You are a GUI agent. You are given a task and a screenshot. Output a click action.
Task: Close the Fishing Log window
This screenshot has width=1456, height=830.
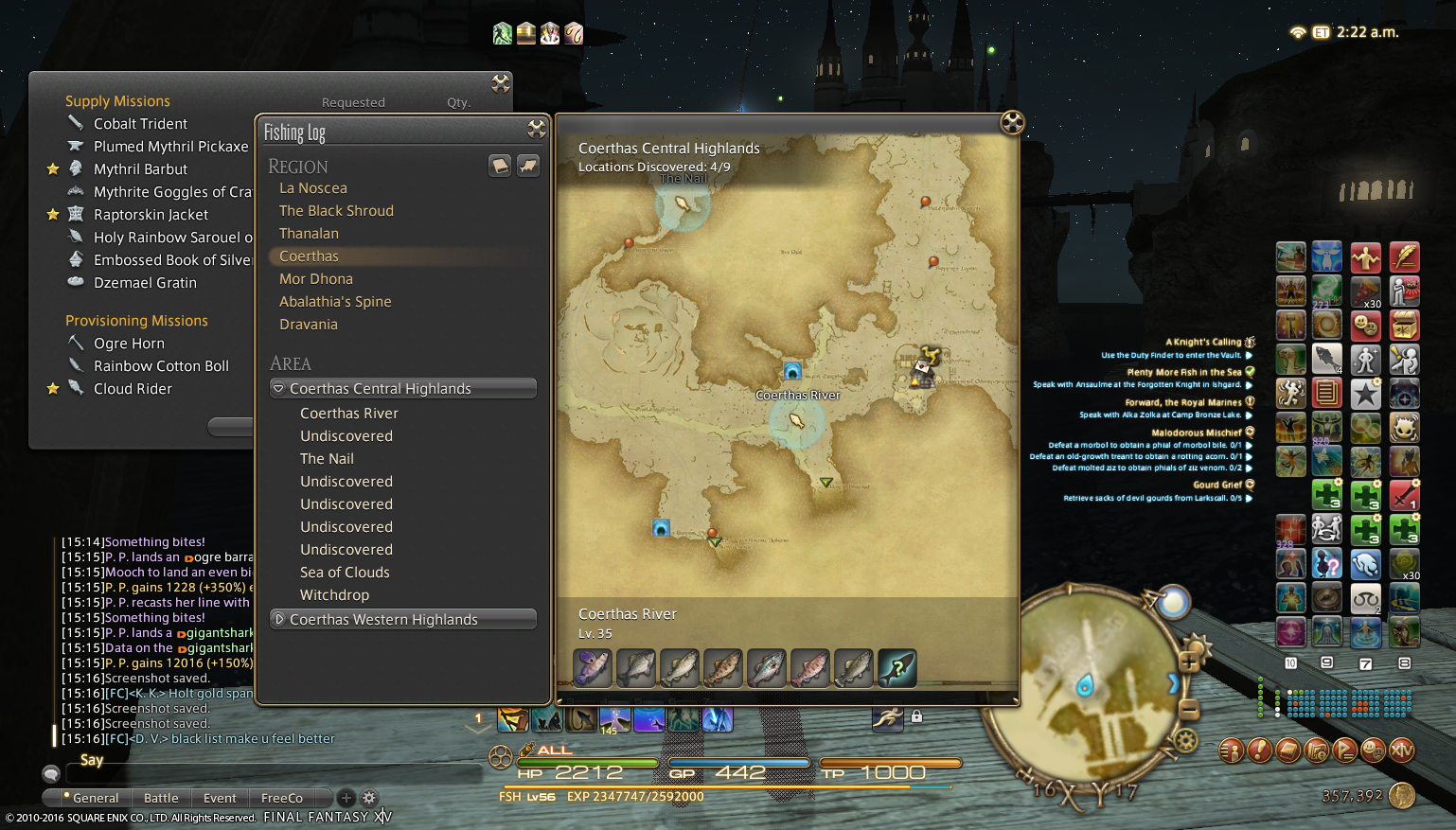[x=536, y=129]
